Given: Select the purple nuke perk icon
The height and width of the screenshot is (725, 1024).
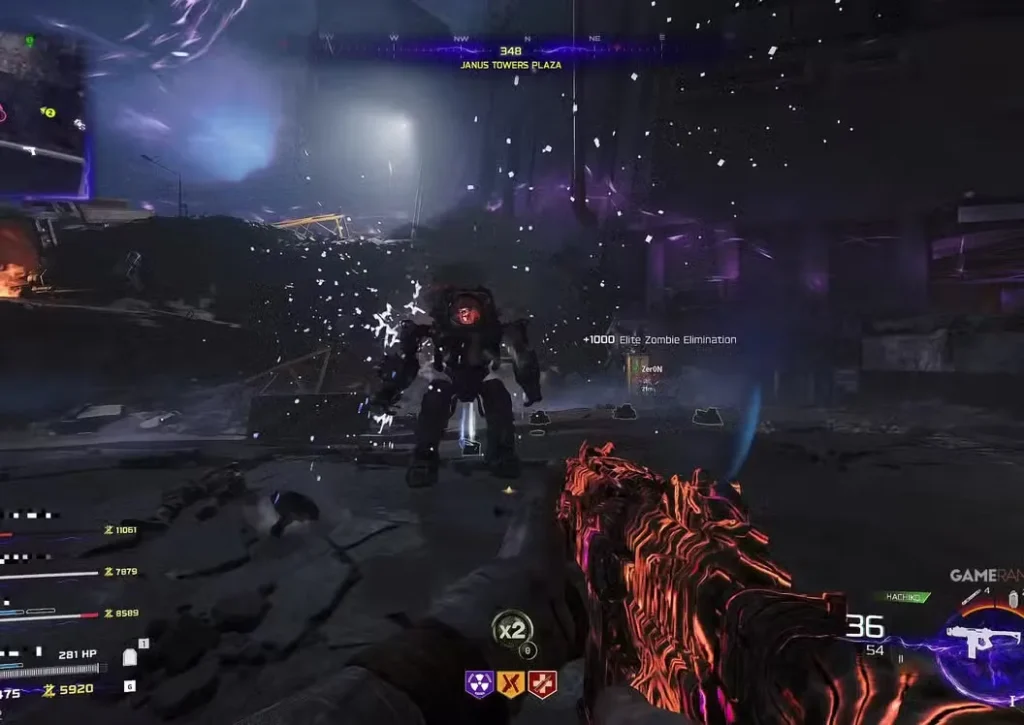Looking at the screenshot, I should coord(477,684).
